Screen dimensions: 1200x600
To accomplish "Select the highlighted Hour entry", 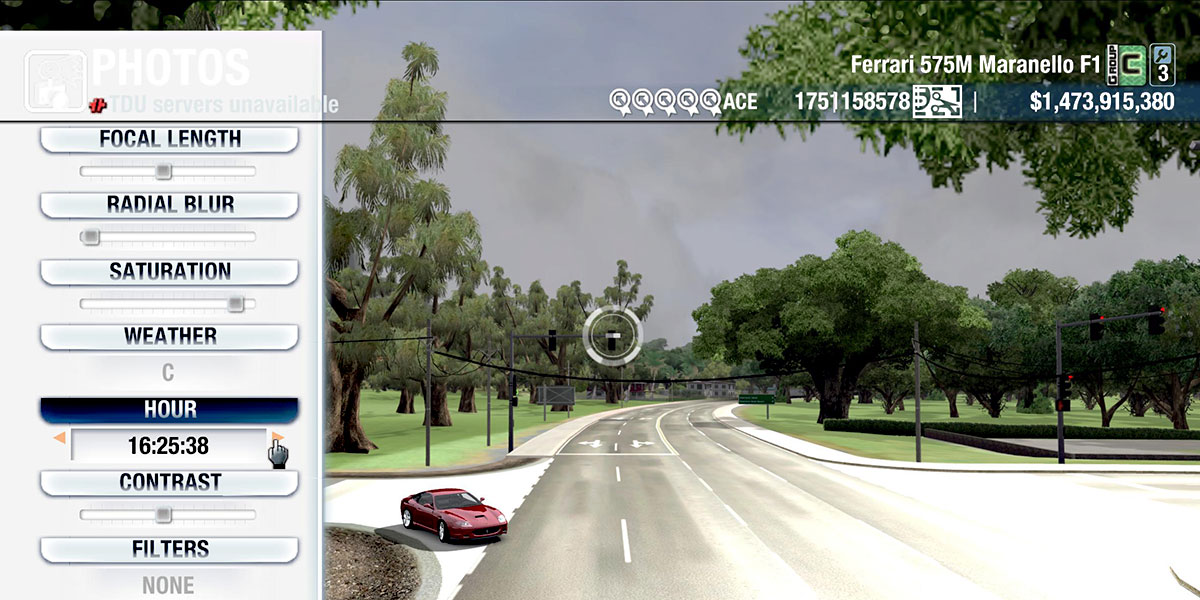I will (x=169, y=410).
